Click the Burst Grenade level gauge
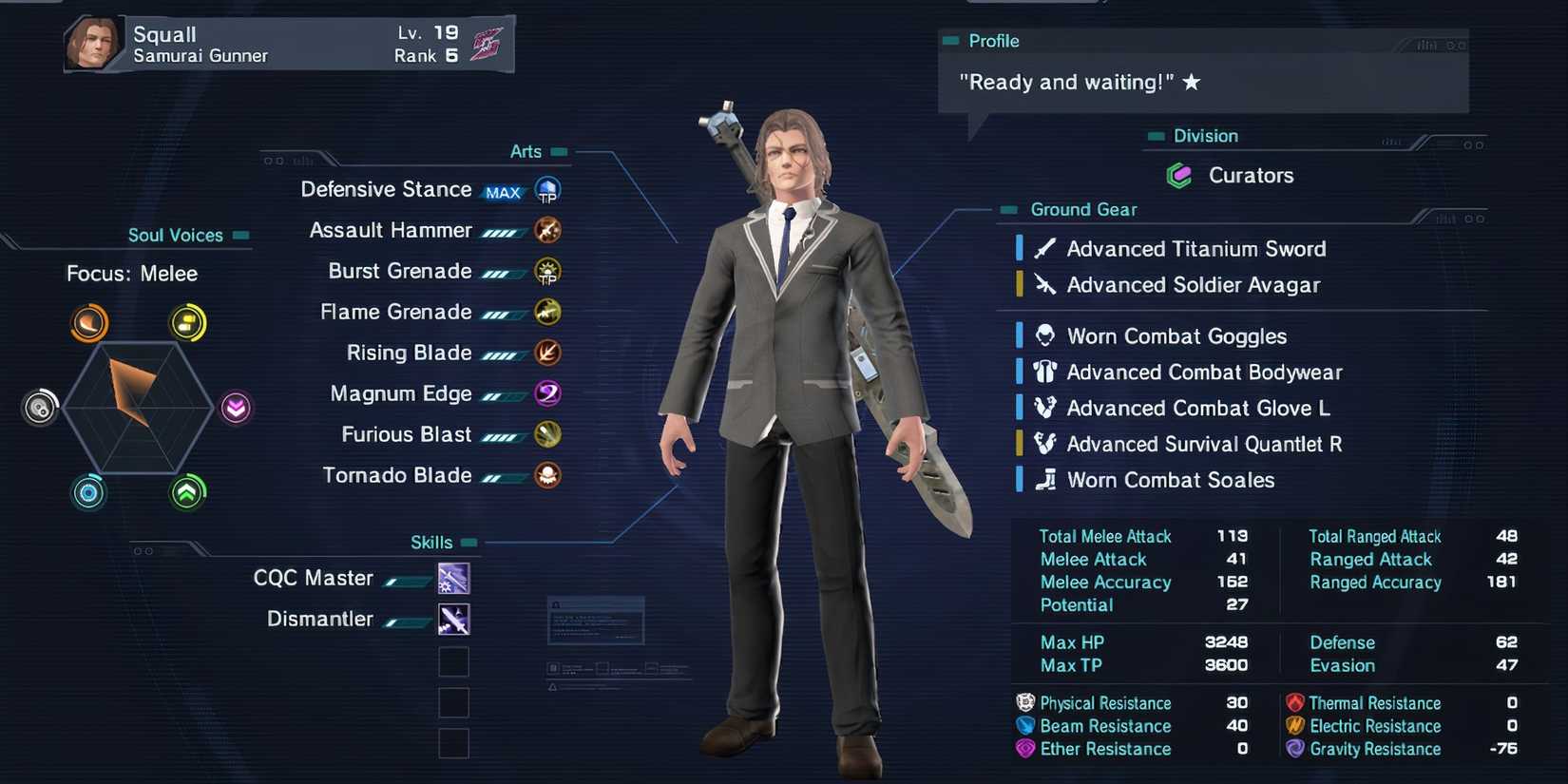1568x784 pixels. coord(505,271)
